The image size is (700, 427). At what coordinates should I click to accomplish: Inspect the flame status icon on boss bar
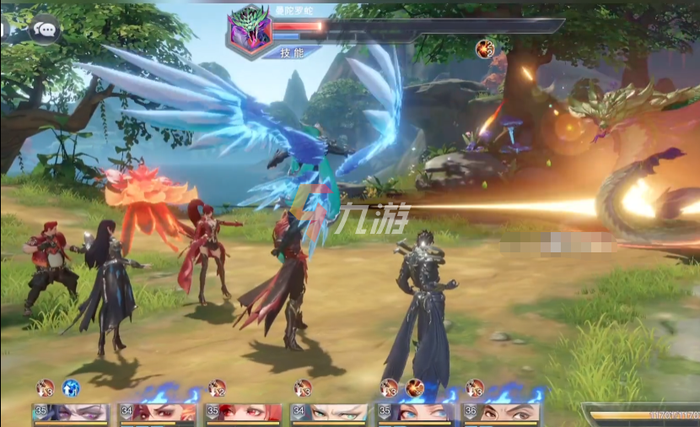(485, 47)
